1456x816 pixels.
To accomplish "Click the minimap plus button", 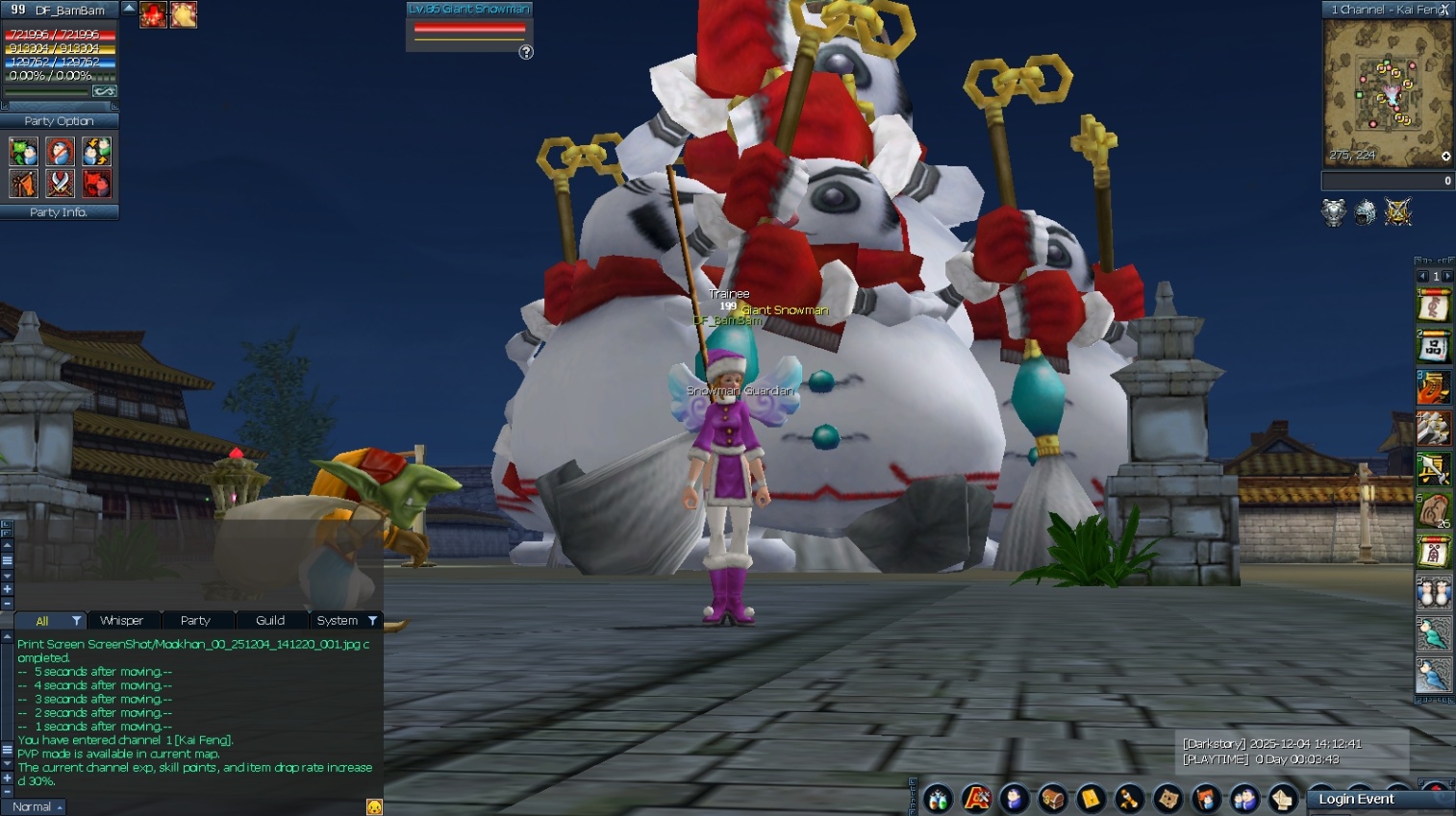I will (x=1445, y=157).
